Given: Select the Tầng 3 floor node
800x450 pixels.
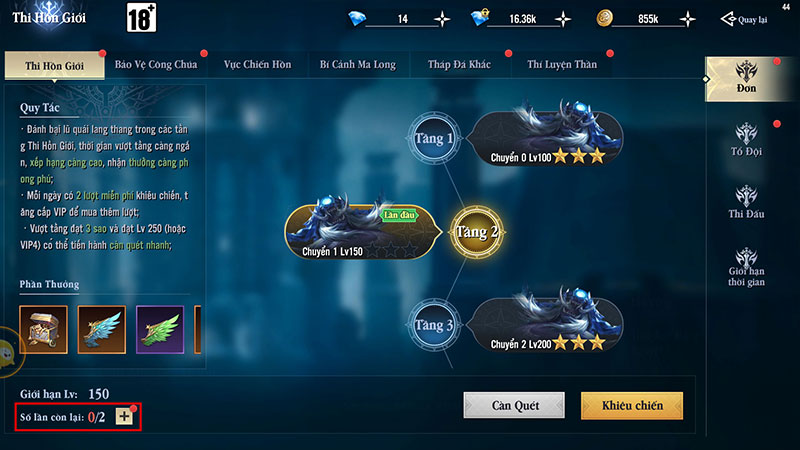Looking at the screenshot, I should tap(435, 326).
